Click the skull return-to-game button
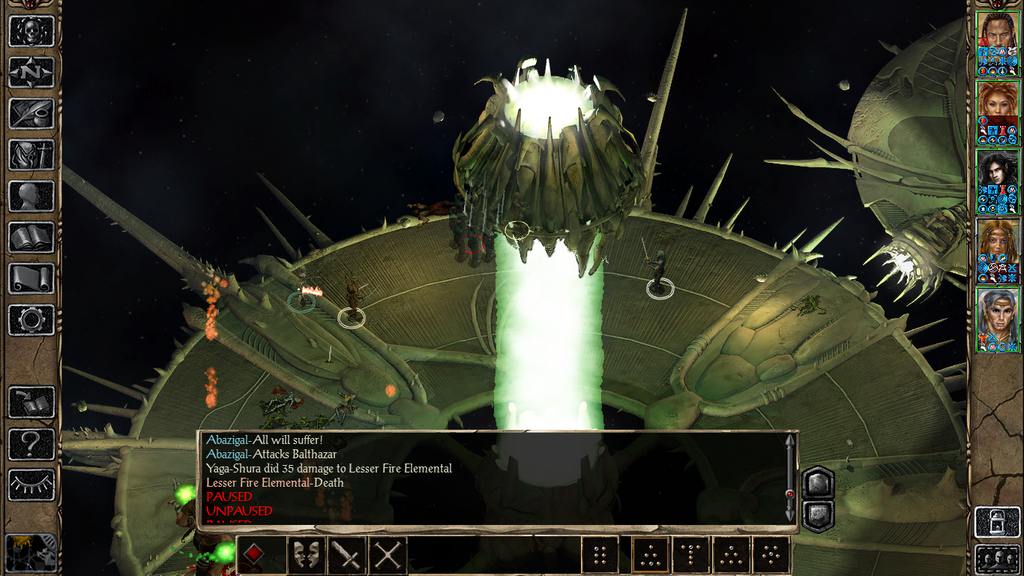 pos(31,31)
